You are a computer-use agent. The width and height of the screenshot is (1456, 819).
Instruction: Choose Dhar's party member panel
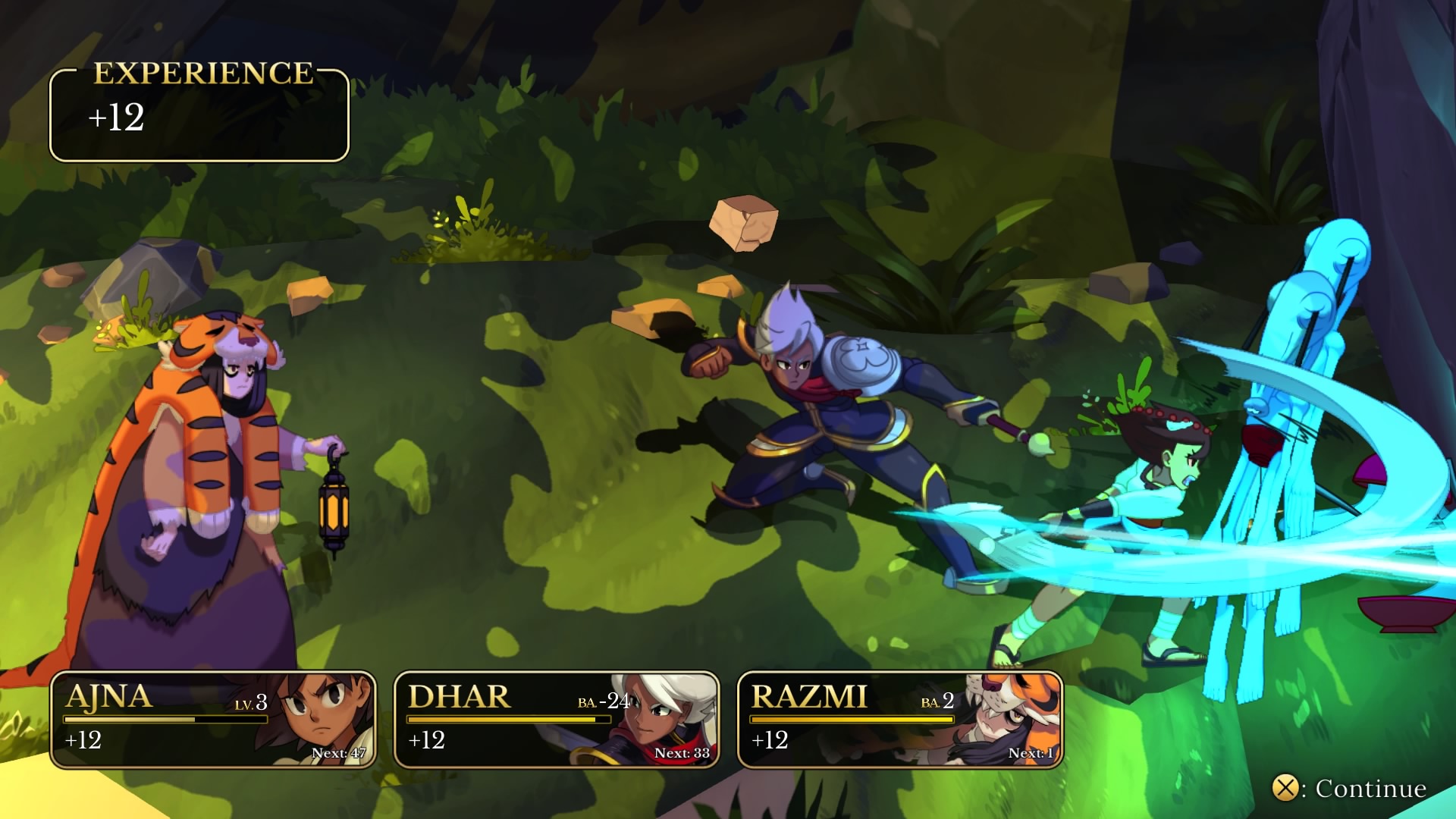coord(556,720)
